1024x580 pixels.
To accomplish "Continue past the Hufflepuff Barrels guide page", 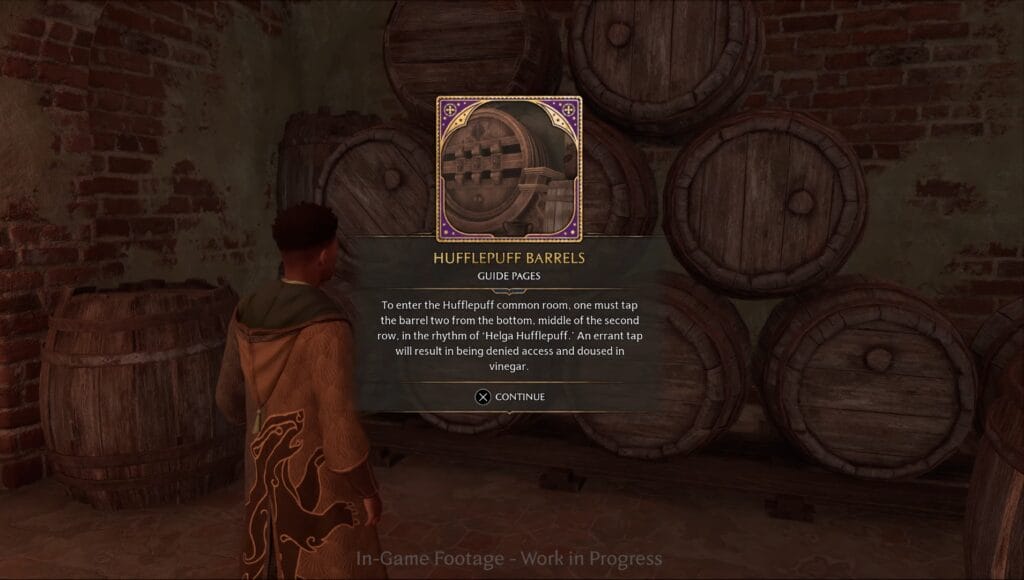I will coord(510,396).
